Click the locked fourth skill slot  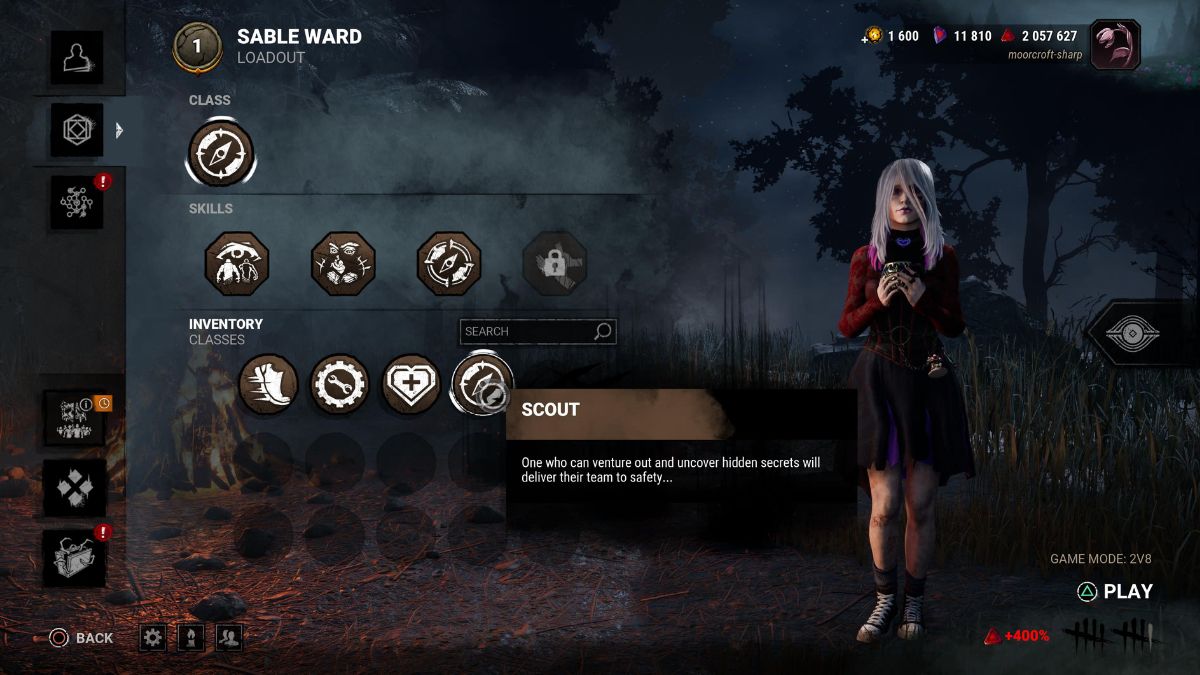tap(555, 264)
